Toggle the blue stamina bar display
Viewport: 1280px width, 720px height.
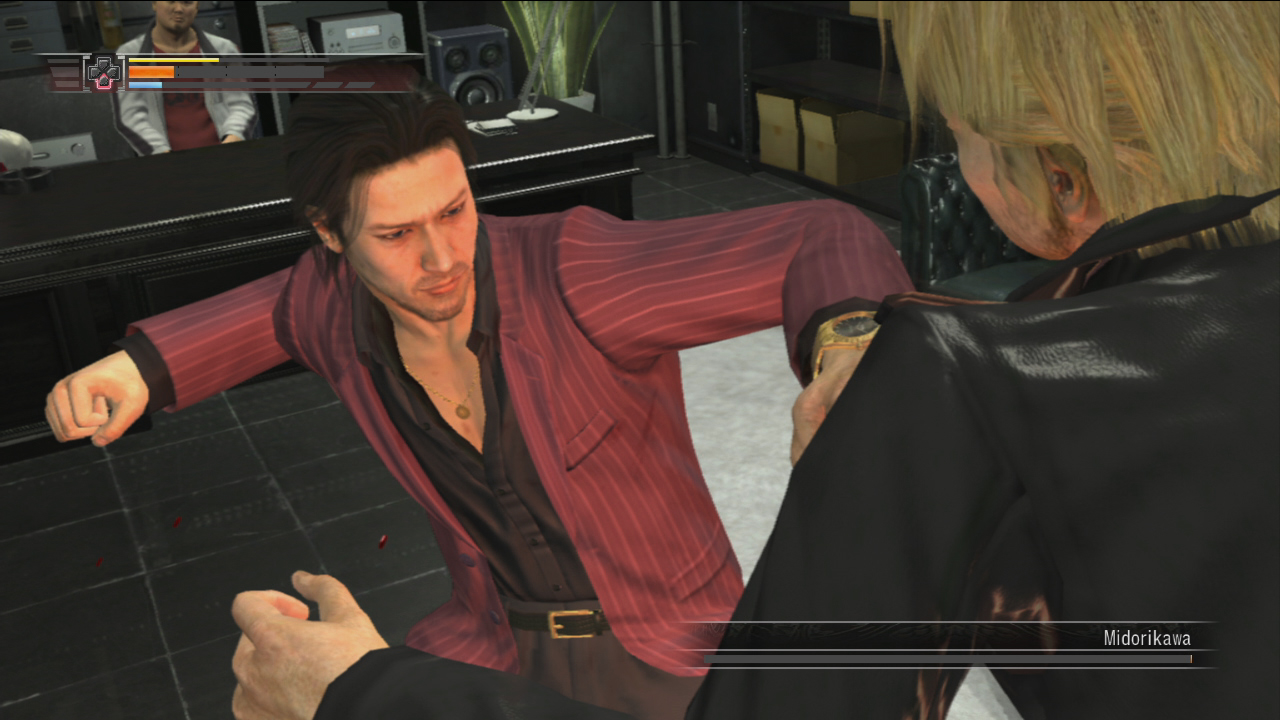[146, 85]
